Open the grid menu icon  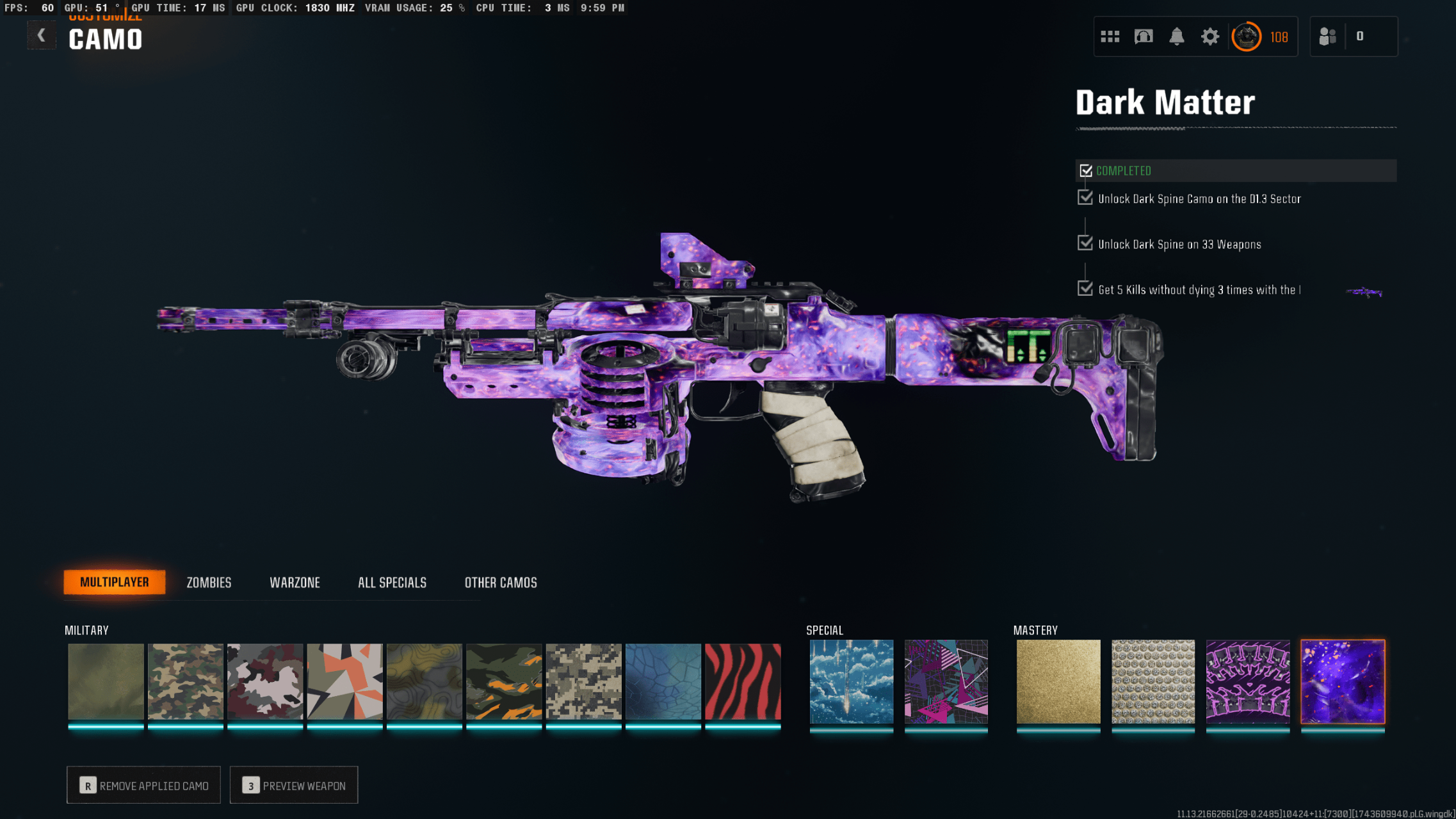1110,36
